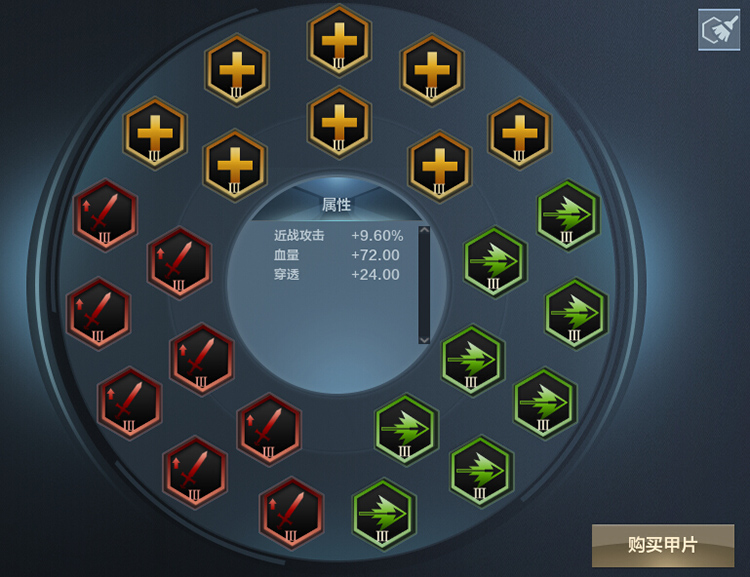The image size is (750, 577).
Task: Click the 购买甲片 buy button
Action: pos(662,545)
